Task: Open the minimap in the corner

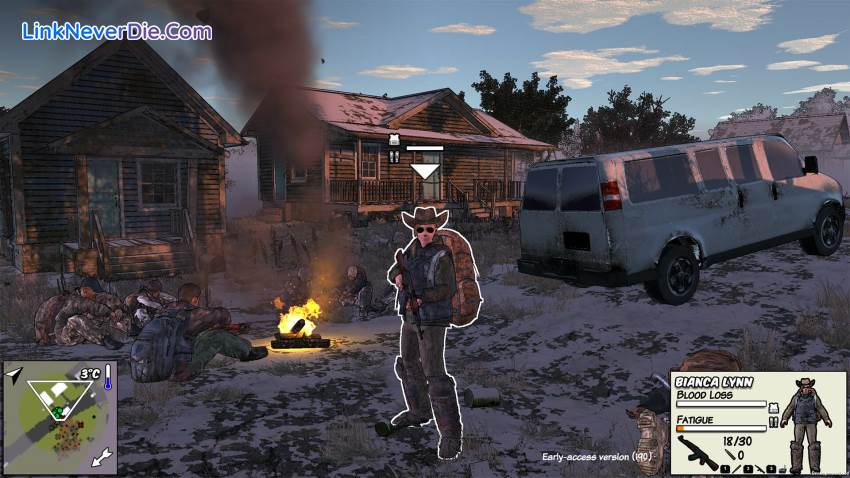Action: click(x=60, y=418)
